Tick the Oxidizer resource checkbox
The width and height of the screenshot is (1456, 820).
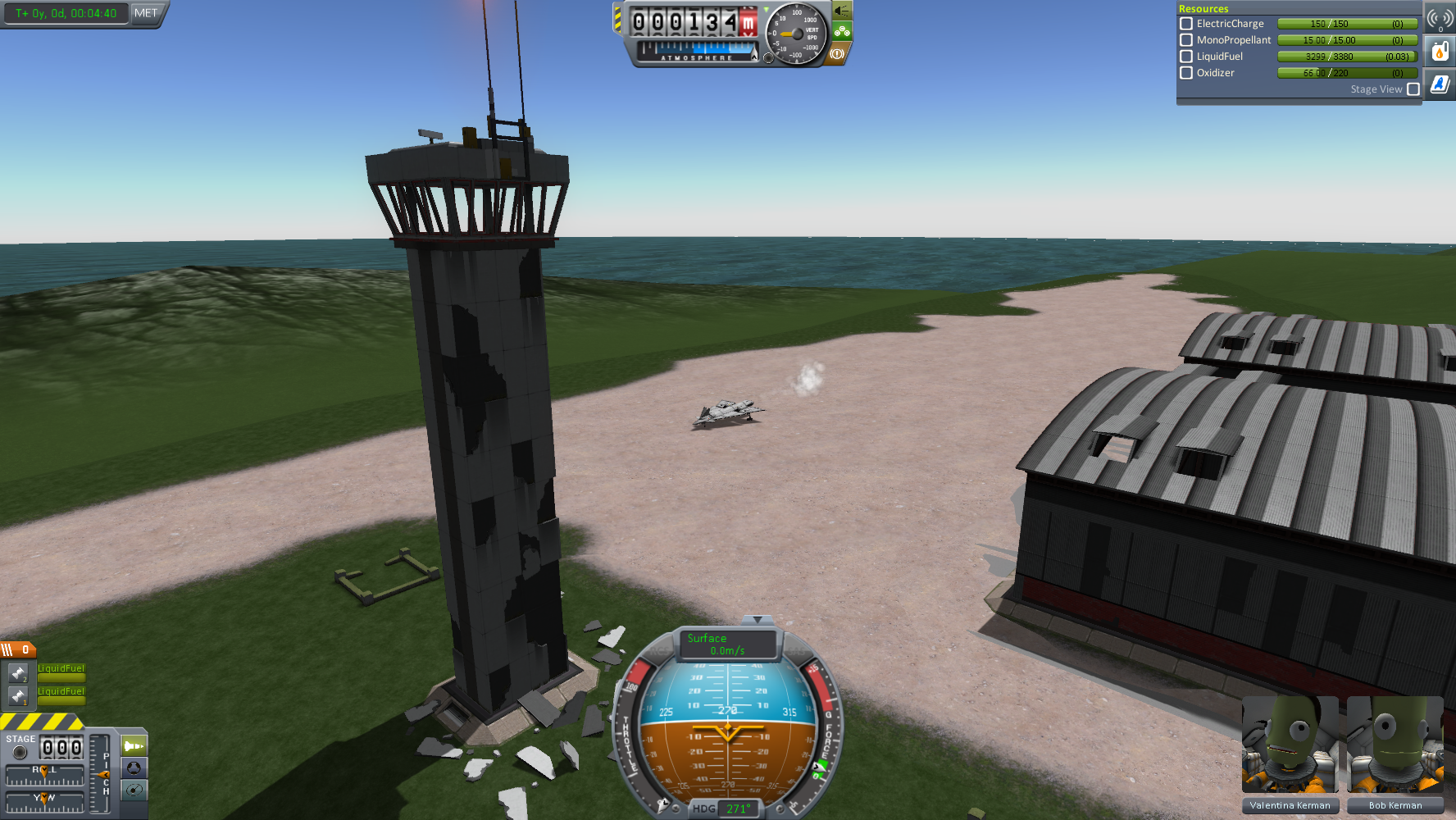point(1185,73)
